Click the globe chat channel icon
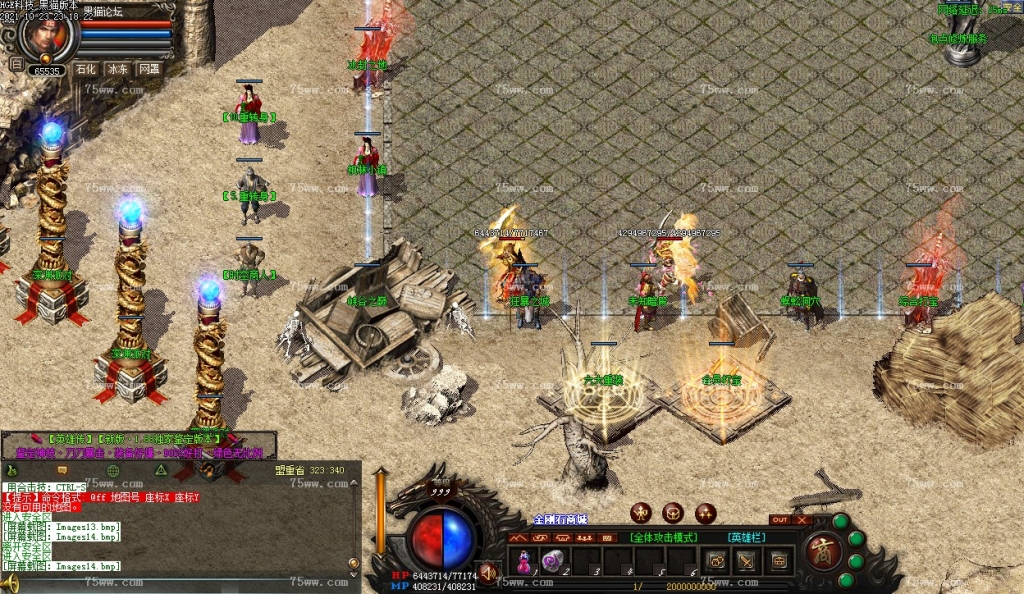This screenshot has height=594, width=1024. tap(113, 469)
